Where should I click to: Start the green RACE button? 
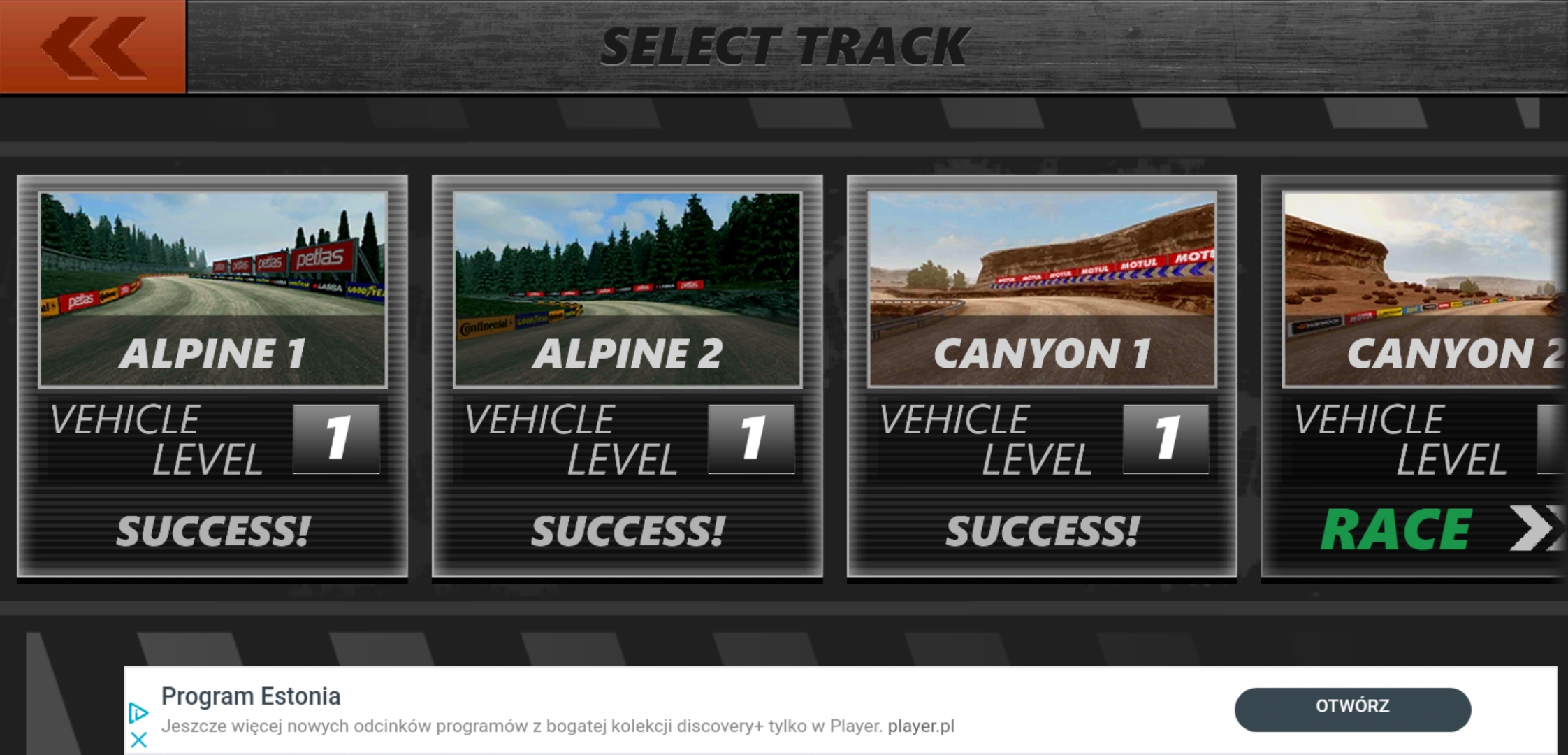click(1398, 530)
